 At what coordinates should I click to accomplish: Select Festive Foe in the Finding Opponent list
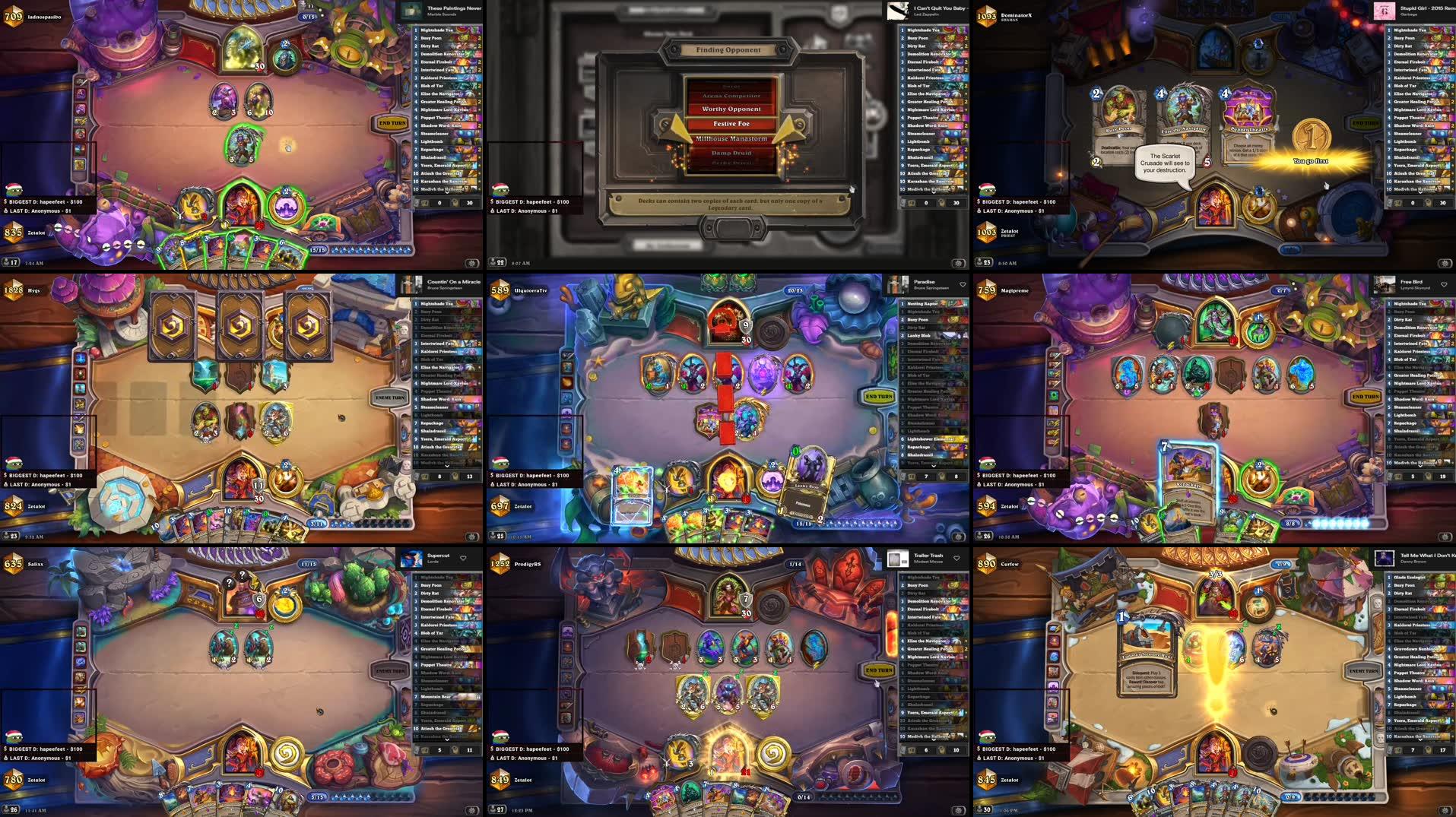(731, 123)
